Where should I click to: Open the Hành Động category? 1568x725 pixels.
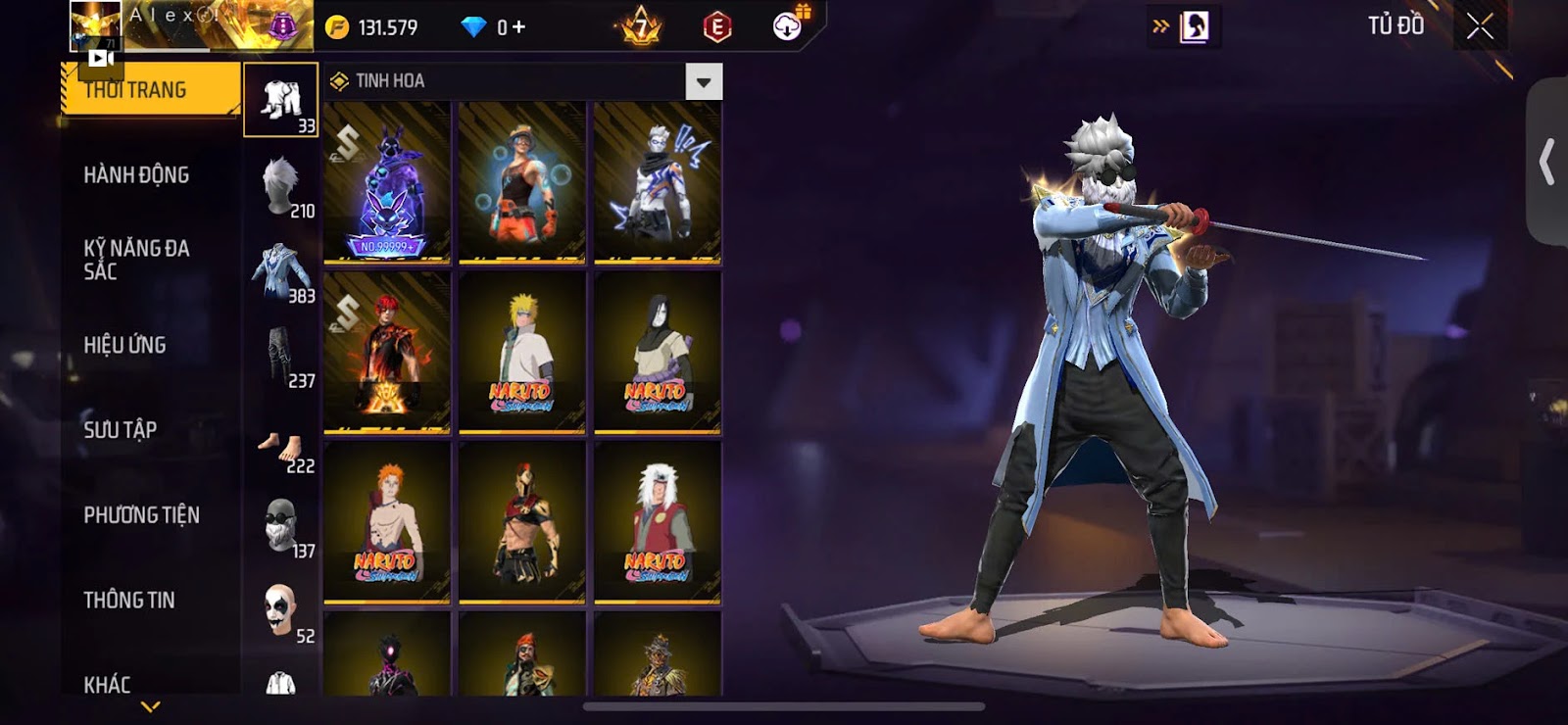[136, 175]
